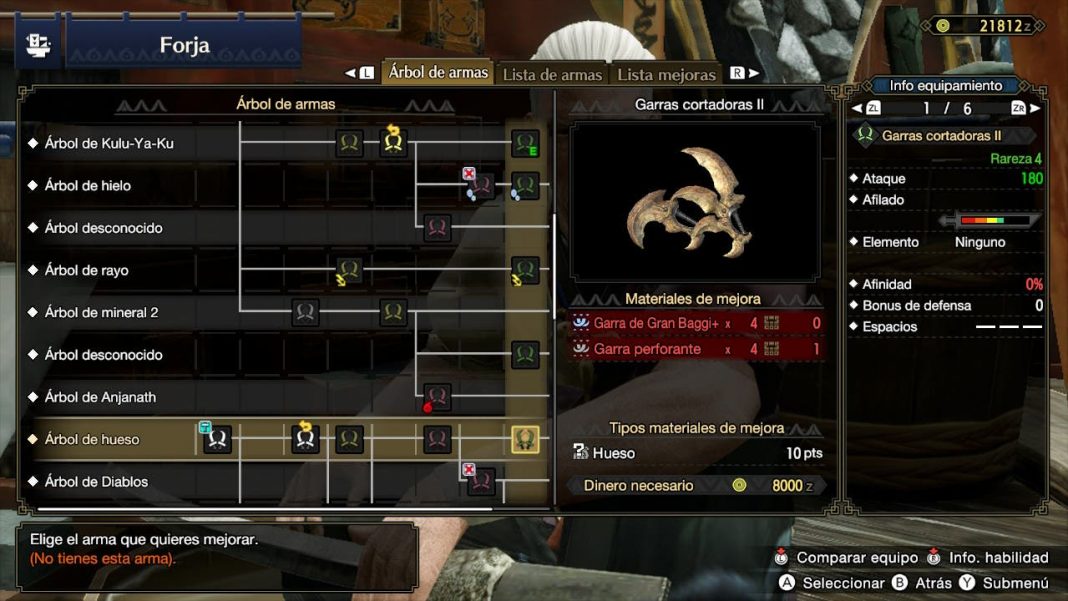Select the Anjanath tree weapon node

[437, 397]
